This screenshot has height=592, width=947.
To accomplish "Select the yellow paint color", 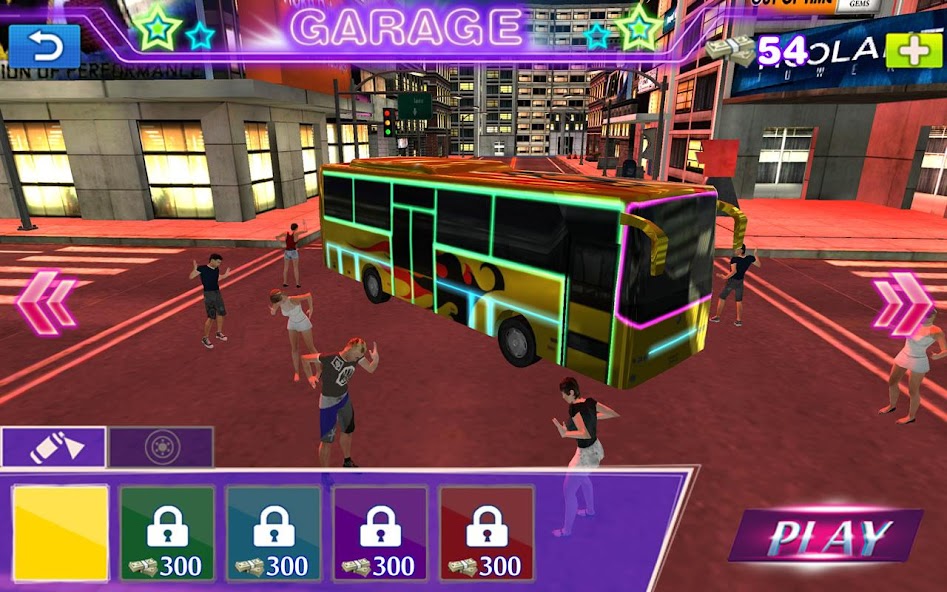I will click(60, 533).
